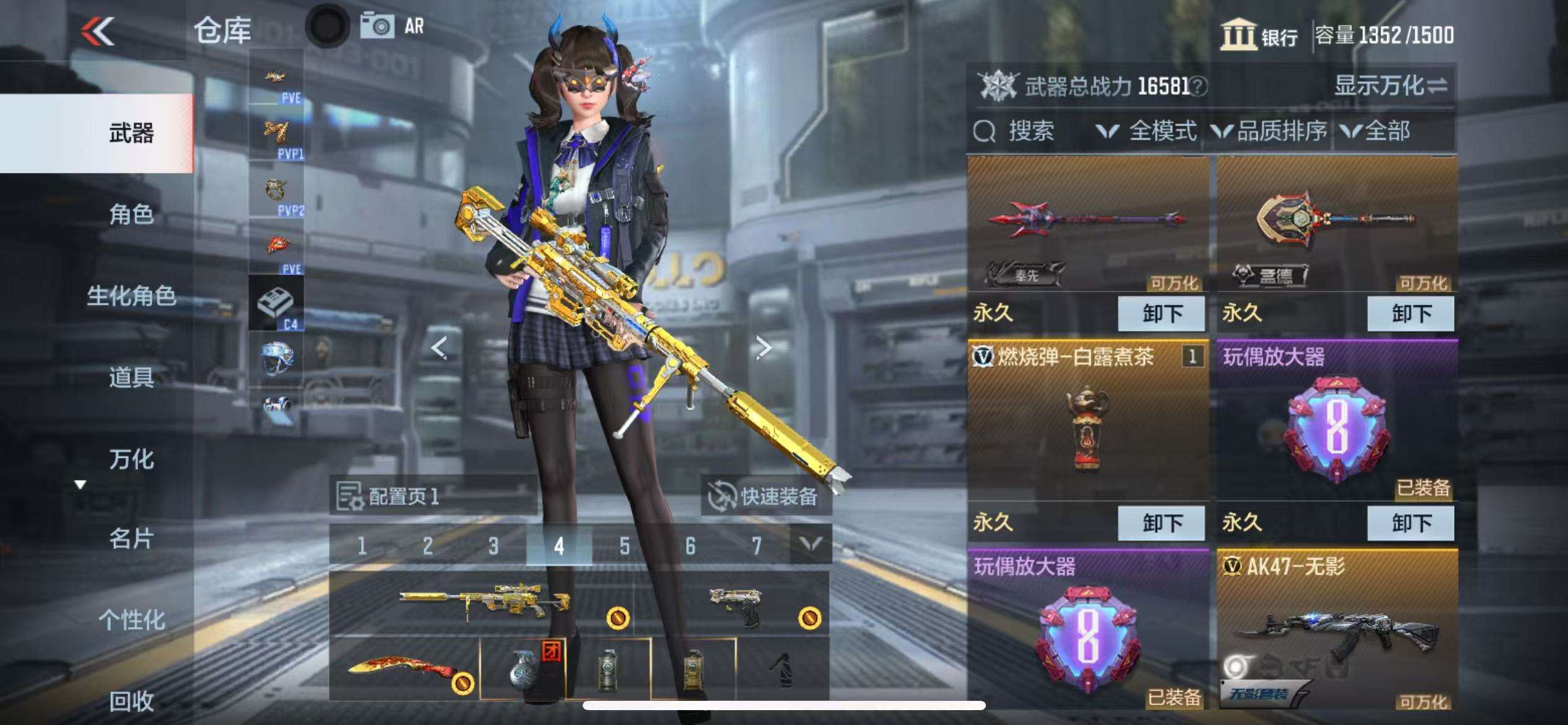Click the 搜索 weapon search field
The width and height of the screenshot is (1568, 725).
pos(1028,131)
